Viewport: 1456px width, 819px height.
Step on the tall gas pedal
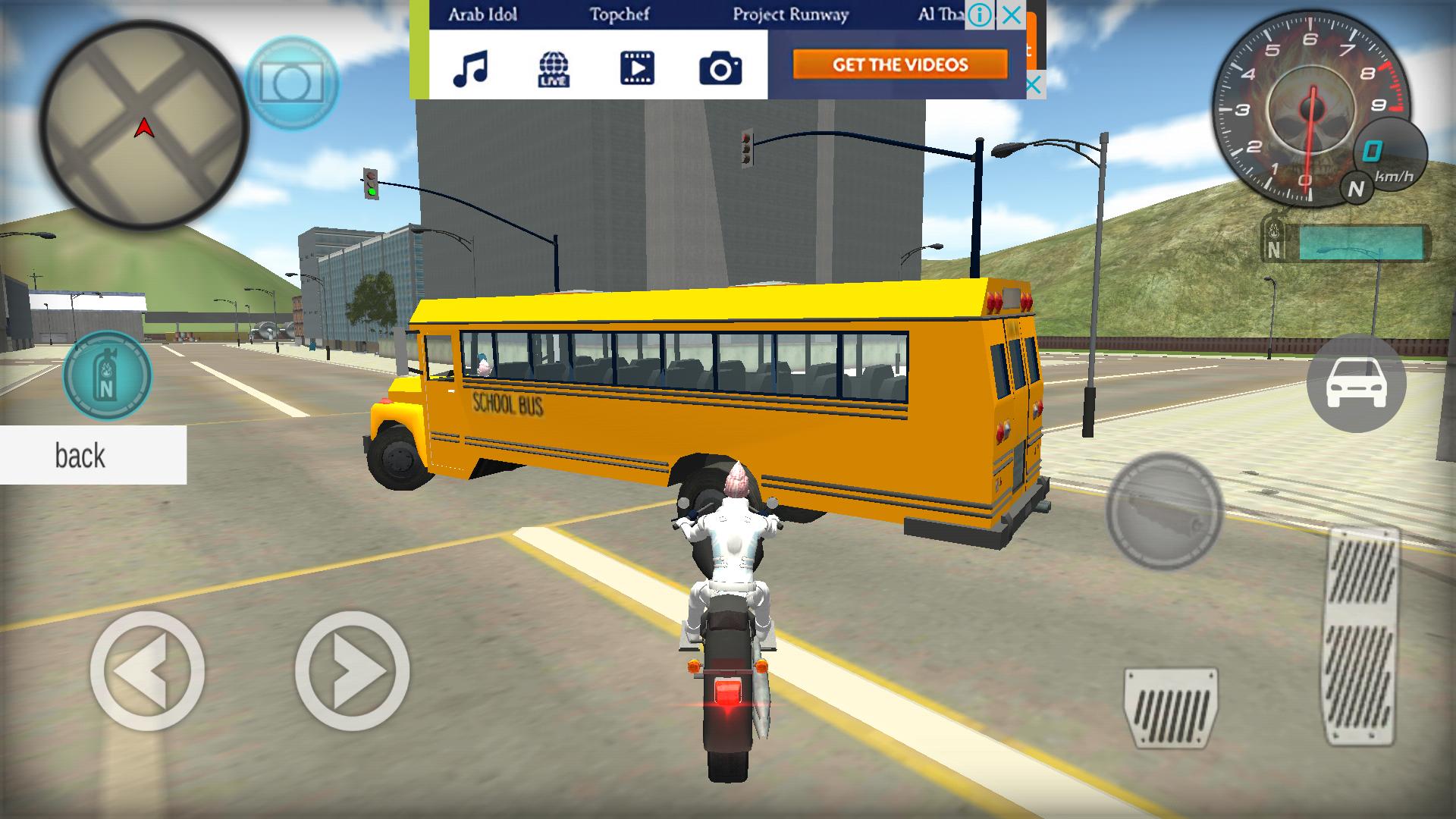pos(1363,635)
